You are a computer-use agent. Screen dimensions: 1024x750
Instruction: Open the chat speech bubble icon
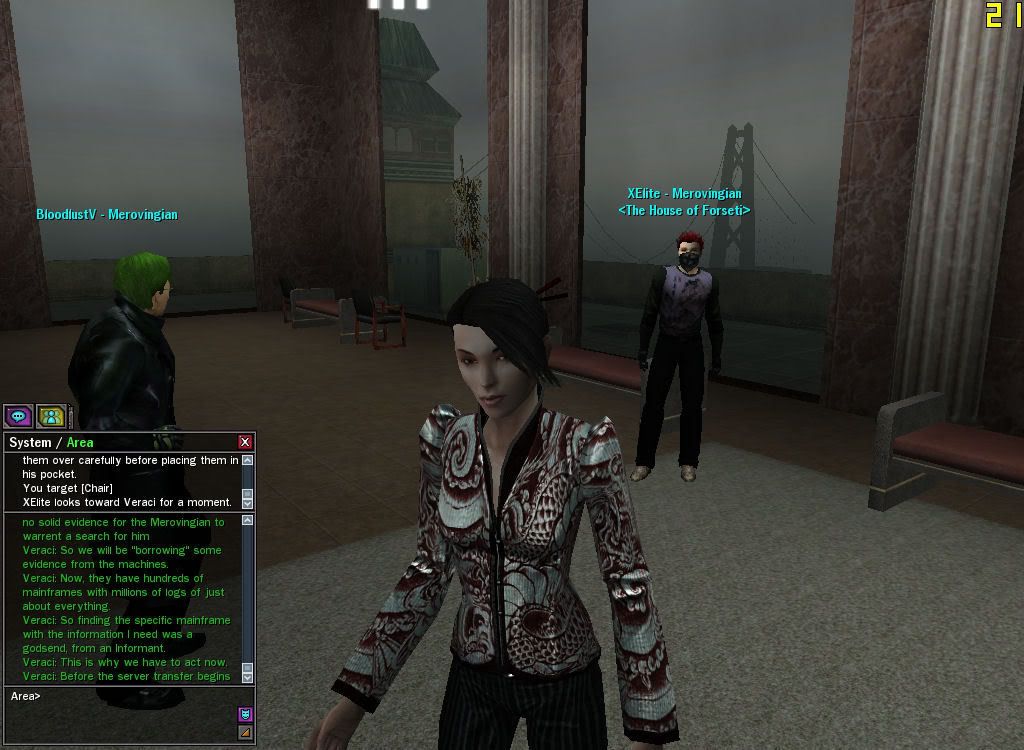[17, 416]
